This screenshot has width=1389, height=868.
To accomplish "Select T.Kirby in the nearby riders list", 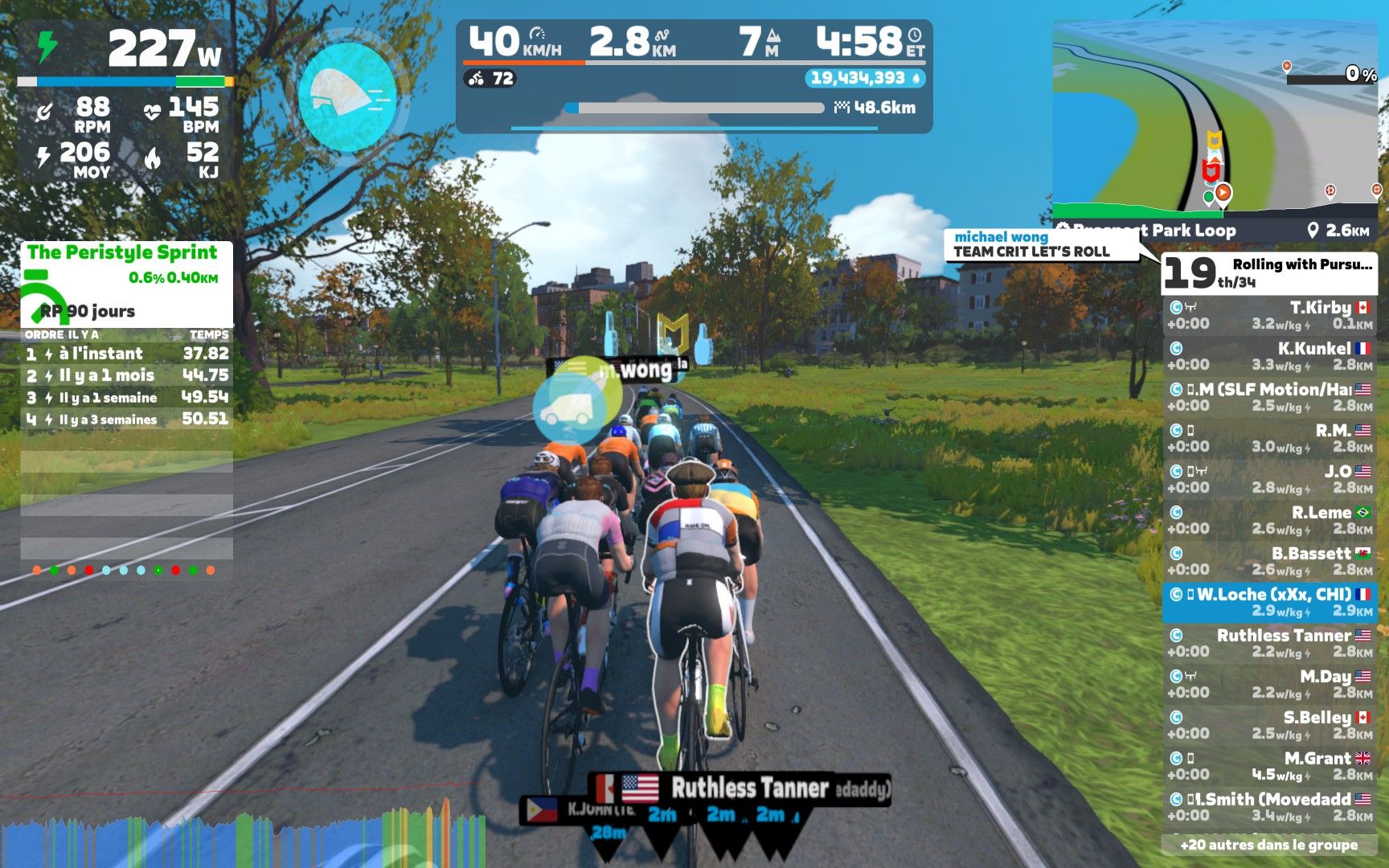I will [x=1269, y=315].
